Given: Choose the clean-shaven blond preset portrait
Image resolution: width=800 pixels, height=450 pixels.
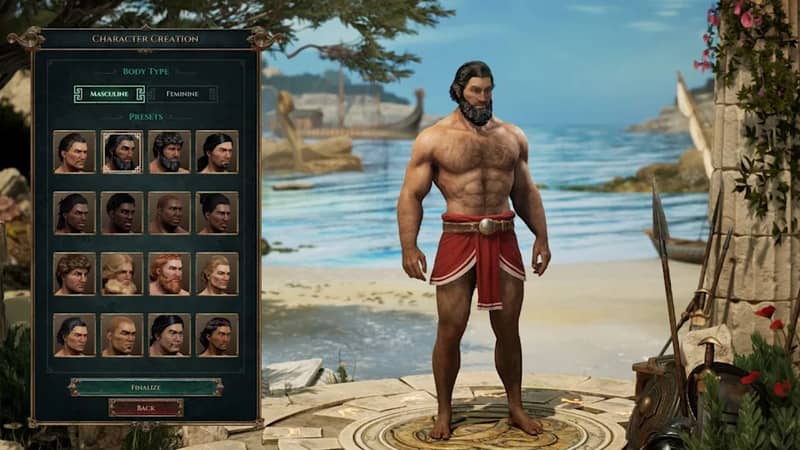Looking at the screenshot, I should [x=217, y=274].
